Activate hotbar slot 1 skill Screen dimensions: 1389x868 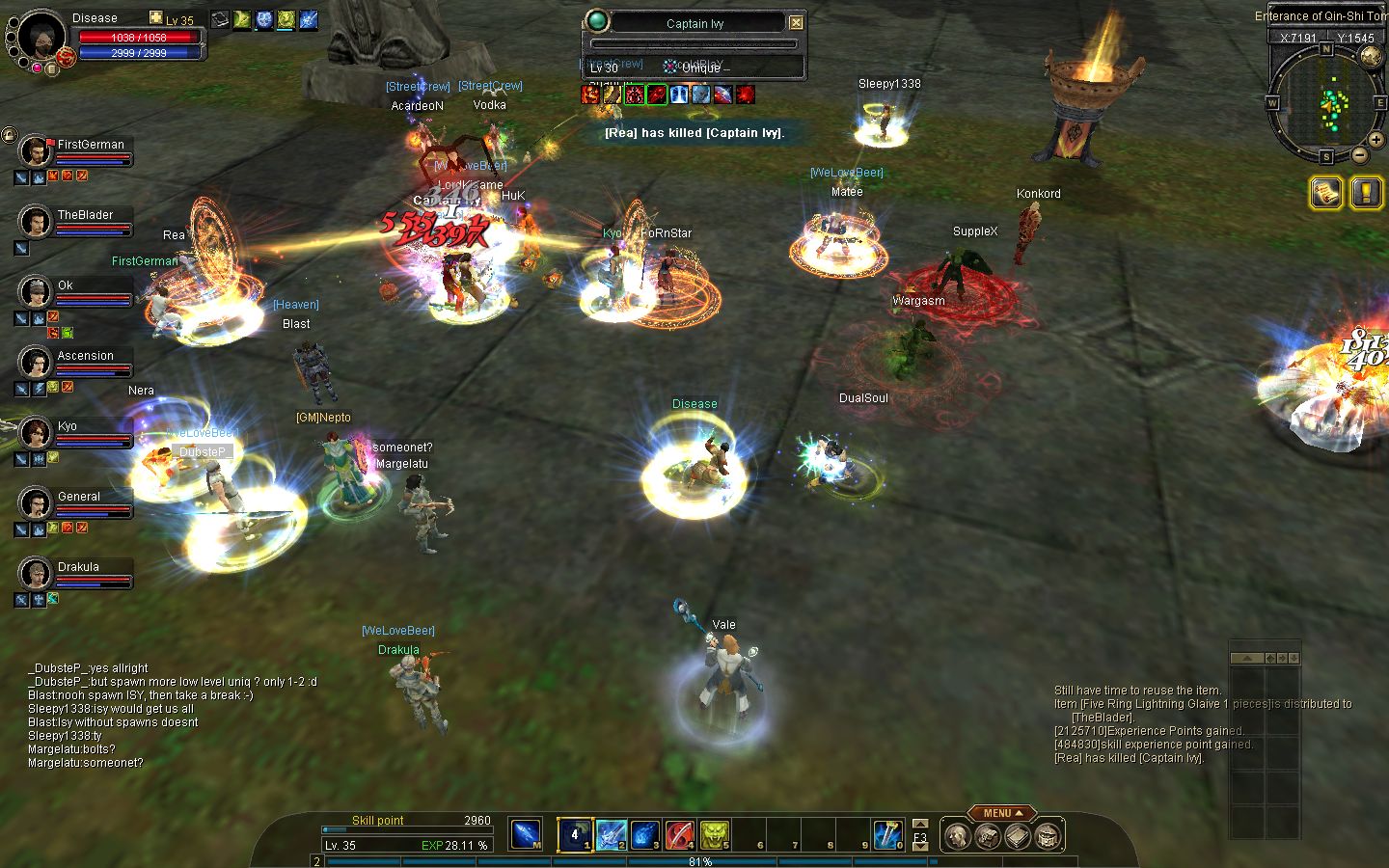576,834
